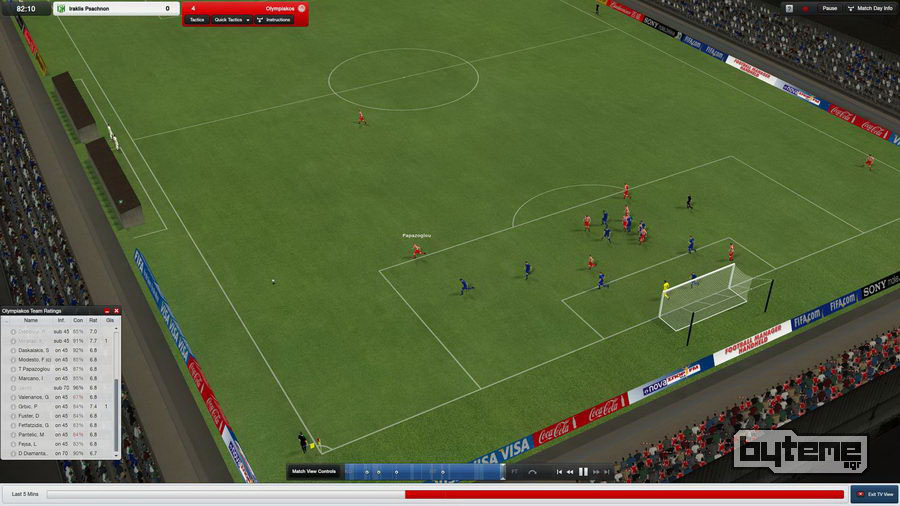This screenshot has width=900, height=506.
Task: Open Match View Controls
Action: coord(313,471)
